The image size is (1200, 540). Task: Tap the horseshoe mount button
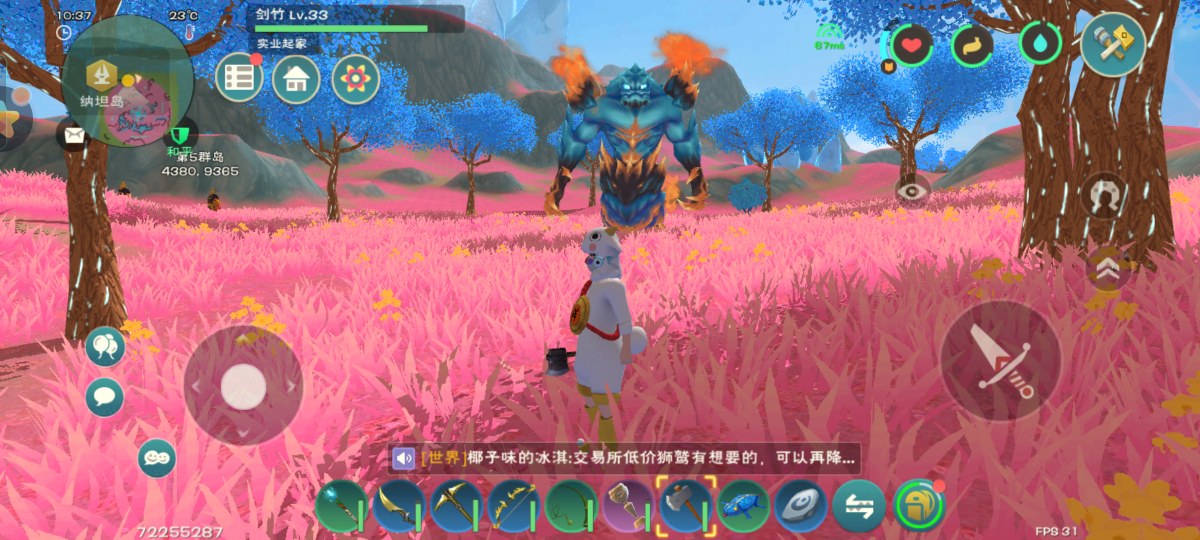1104,195
